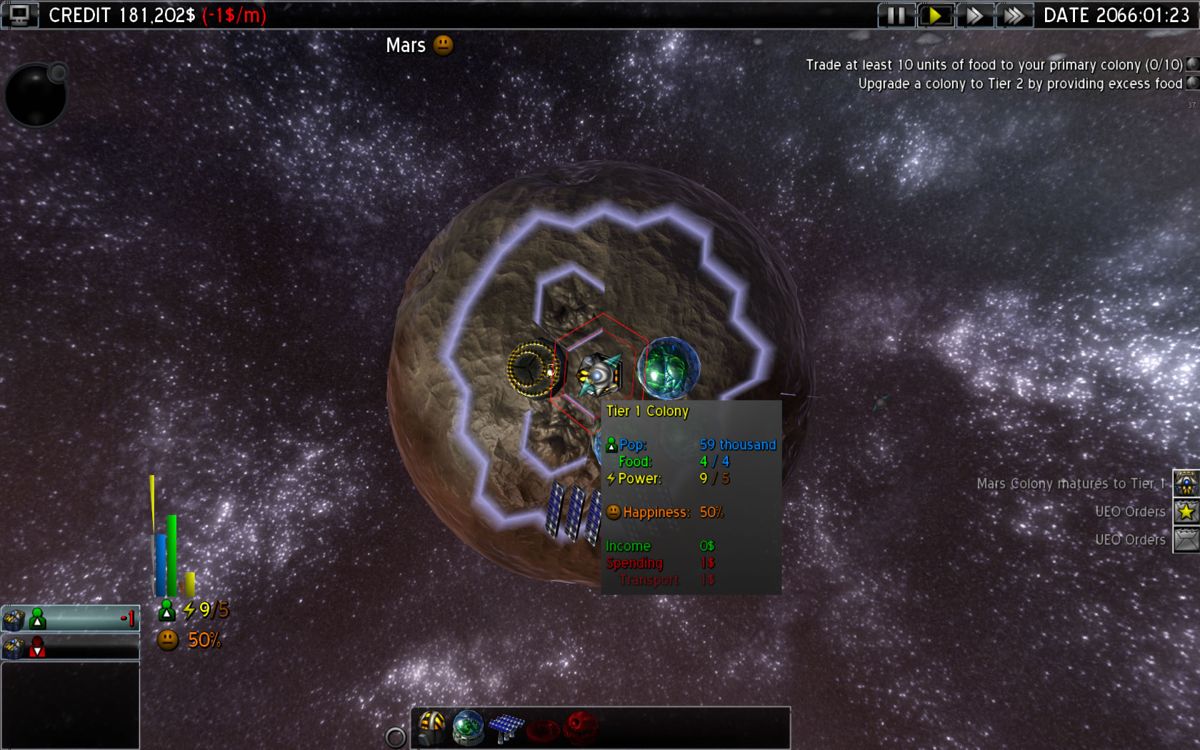Select the red ring building icon
This screenshot has width=1200, height=750.
coord(543,727)
